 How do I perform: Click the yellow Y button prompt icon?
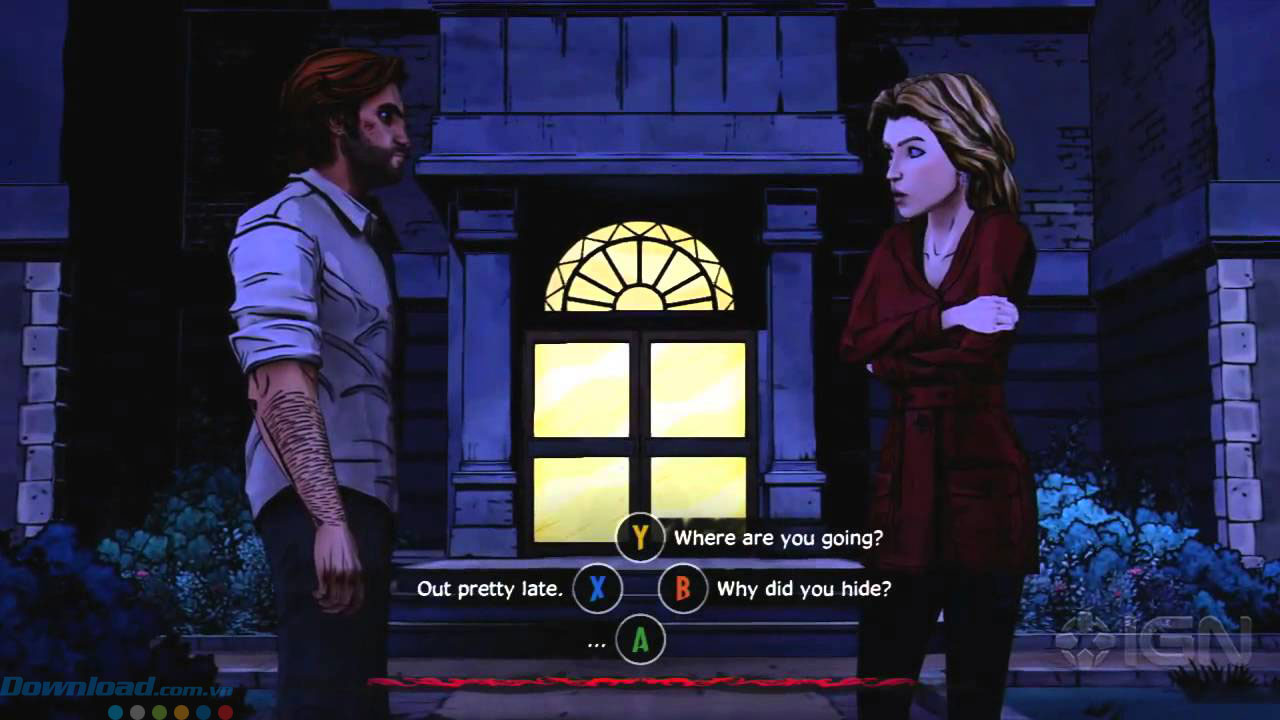coord(641,537)
